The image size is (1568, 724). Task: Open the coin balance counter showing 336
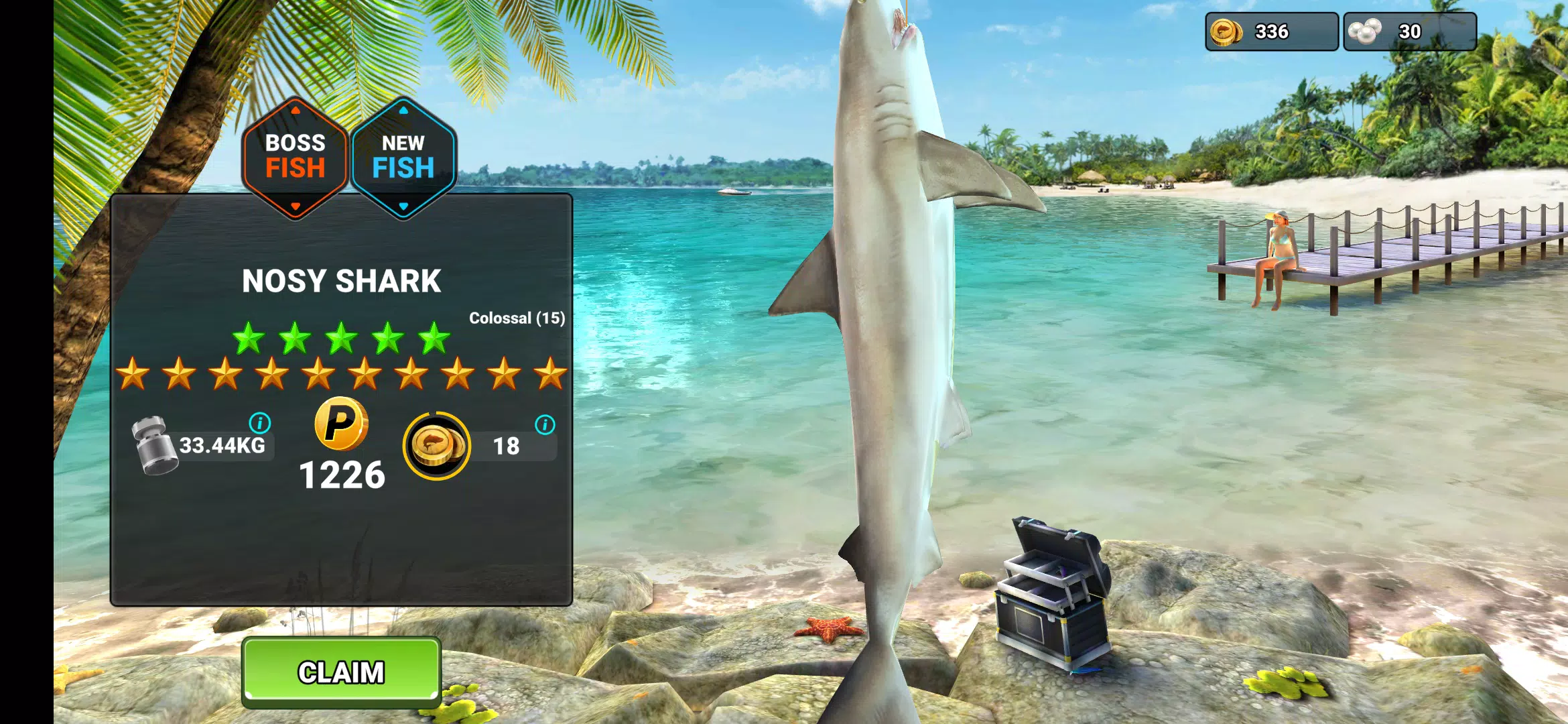click(1270, 30)
